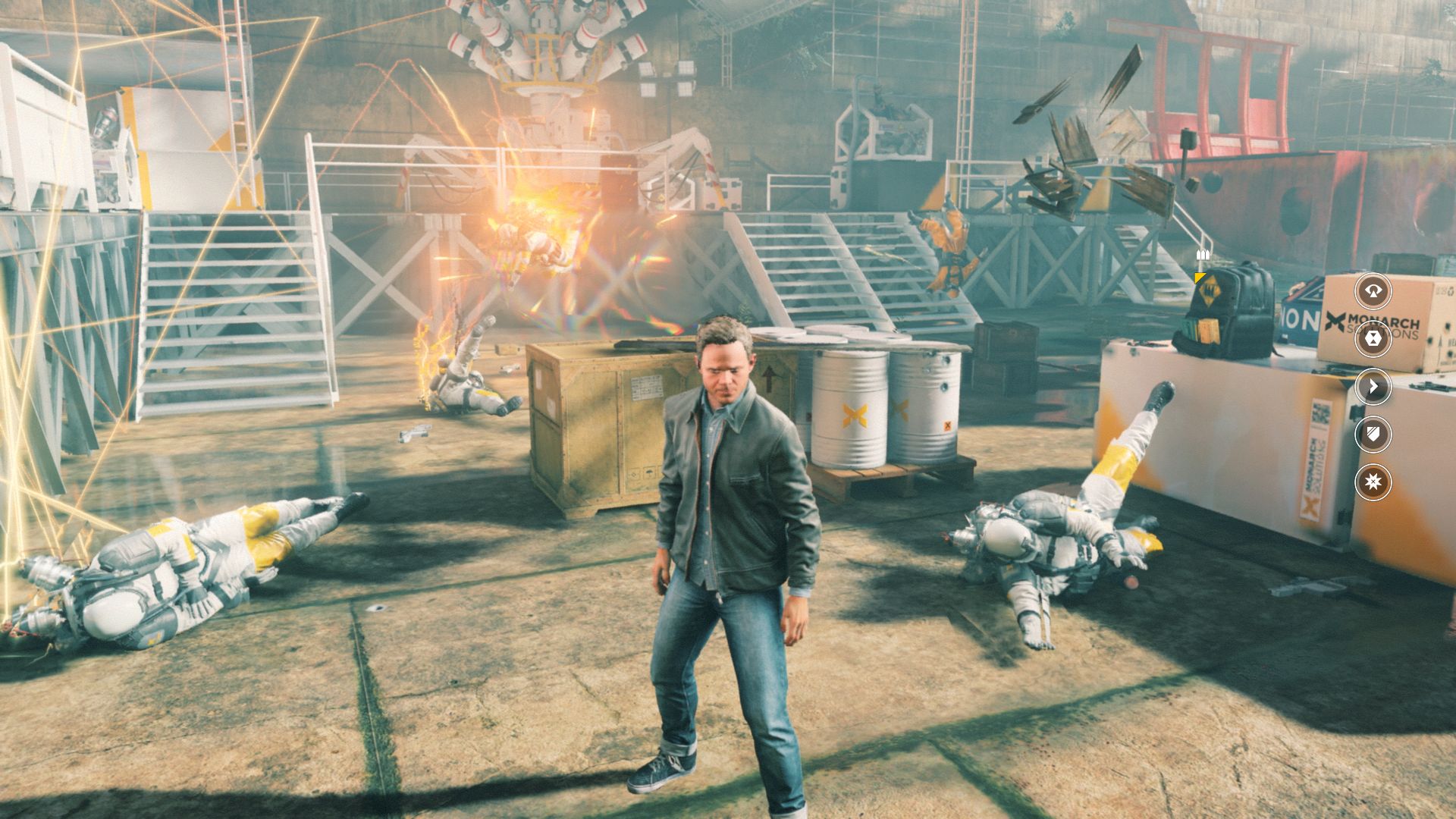Use the Time Stop hourglass ability
This screenshot has height=819, width=1456.
click(x=1373, y=338)
